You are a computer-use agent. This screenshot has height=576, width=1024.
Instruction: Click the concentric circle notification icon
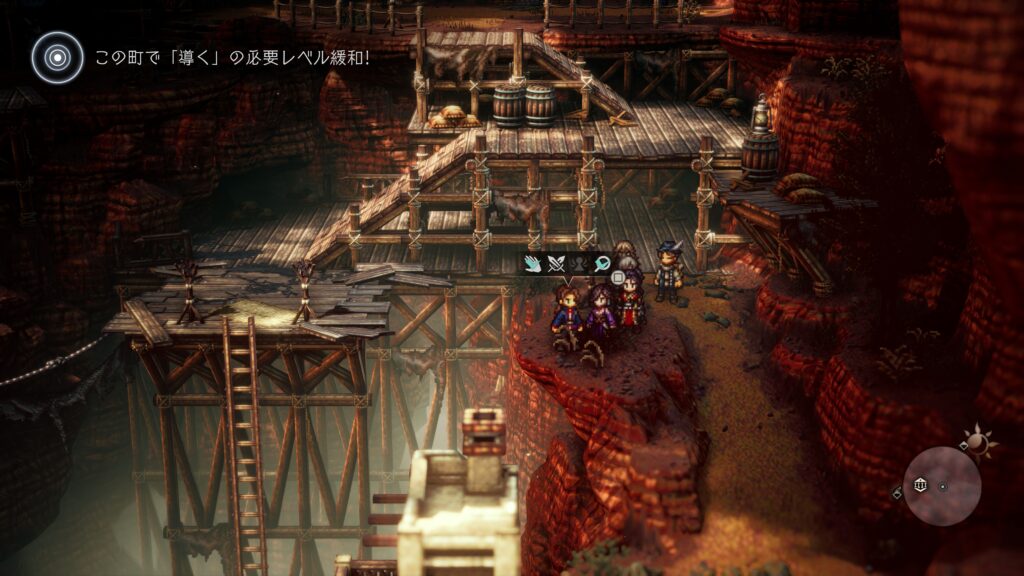pos(57,57)
